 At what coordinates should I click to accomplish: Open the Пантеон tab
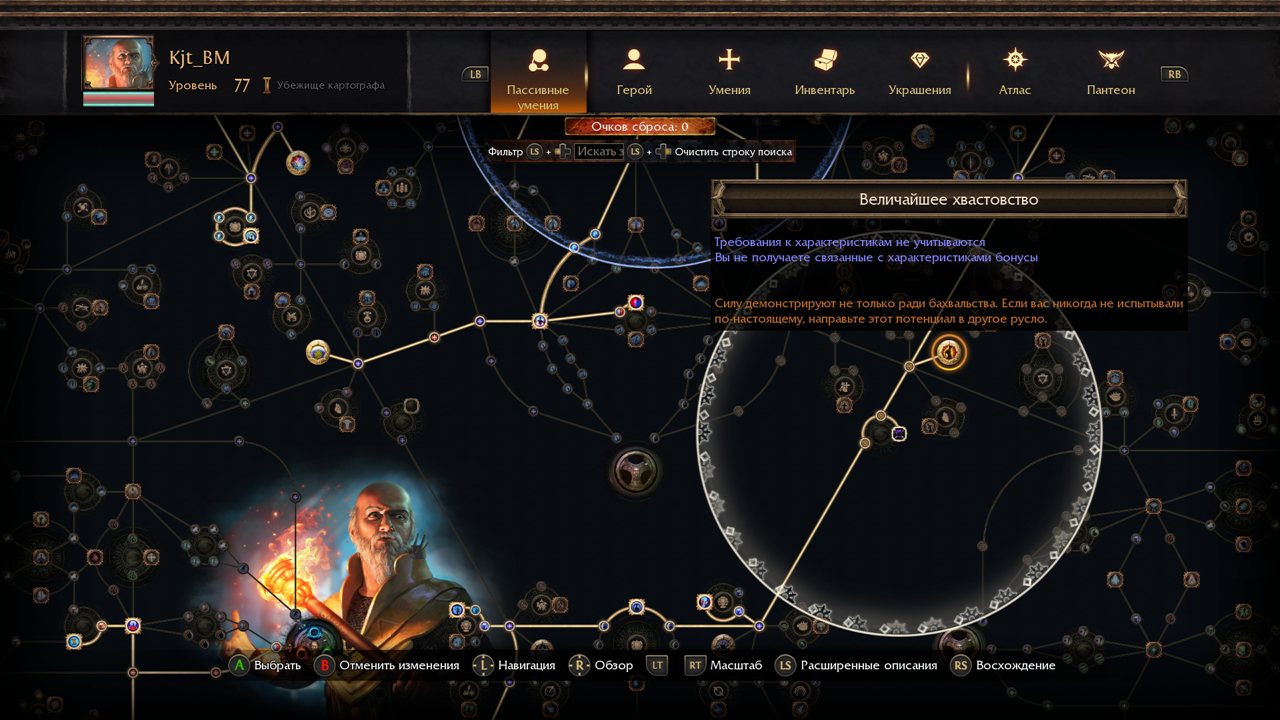[x=1110, y=72]
